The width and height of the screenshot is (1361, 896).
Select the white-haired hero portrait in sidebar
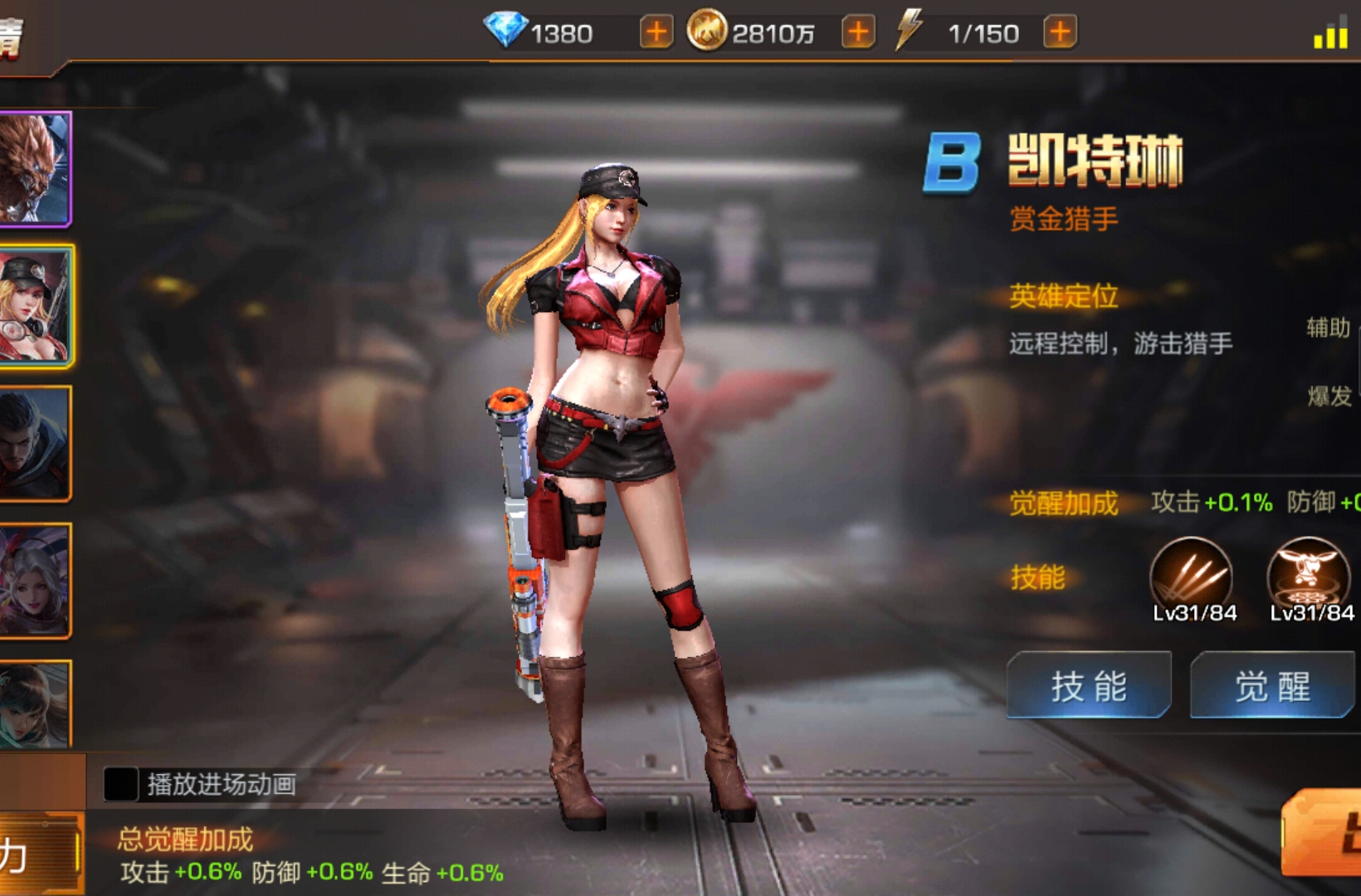pos(35,581)
